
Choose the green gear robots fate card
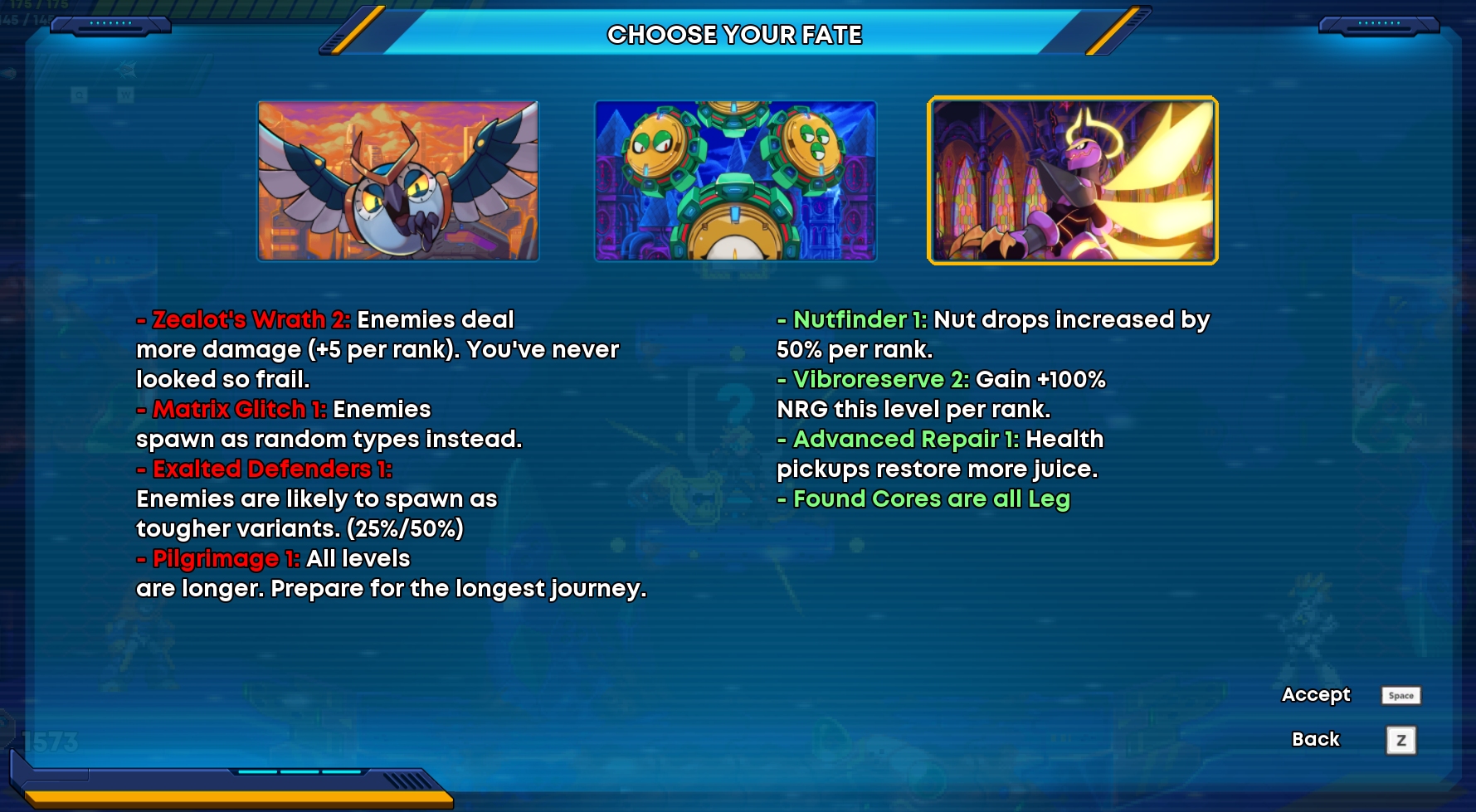735,181
